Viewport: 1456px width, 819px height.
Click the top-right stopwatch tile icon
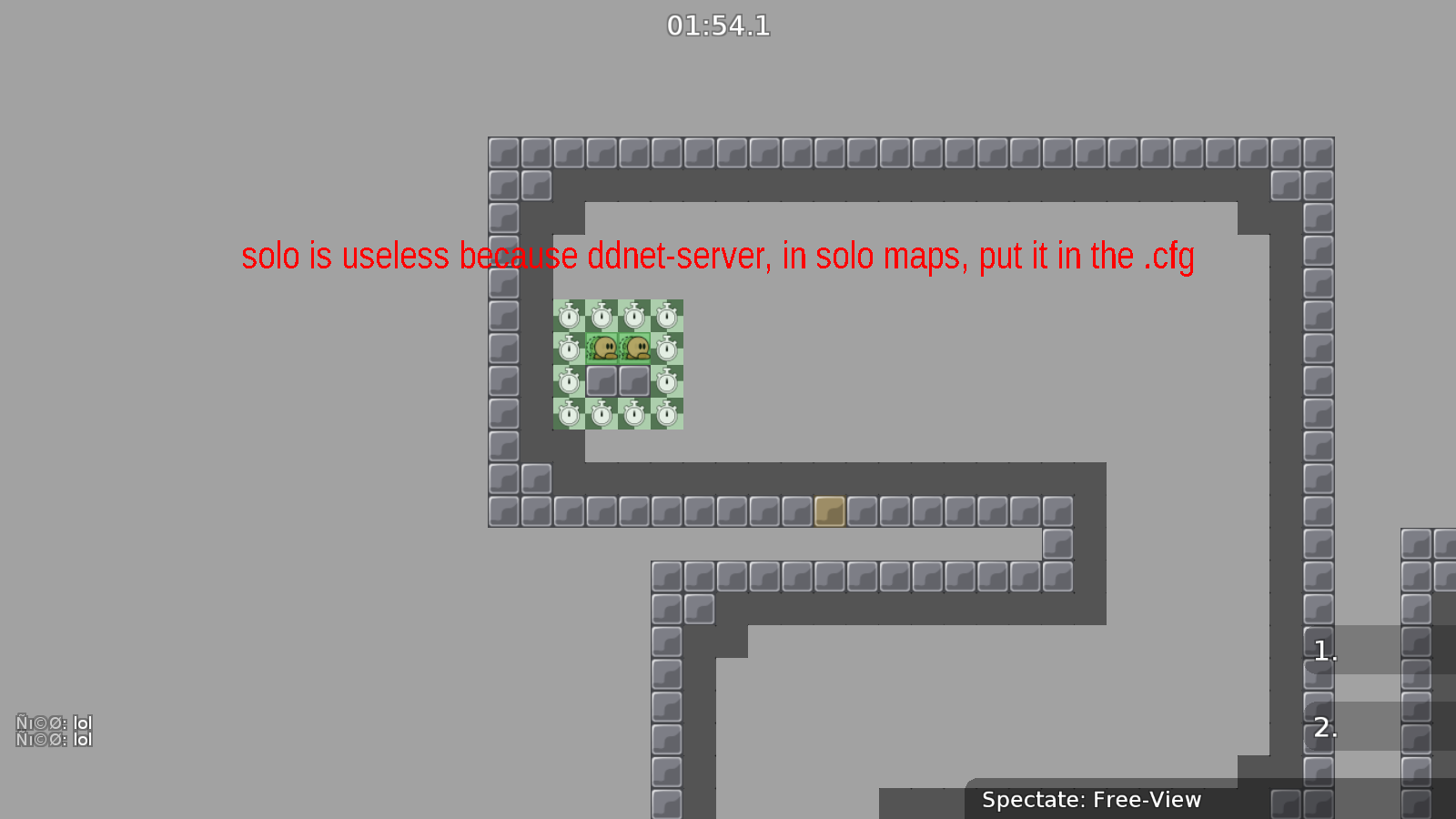667,314
